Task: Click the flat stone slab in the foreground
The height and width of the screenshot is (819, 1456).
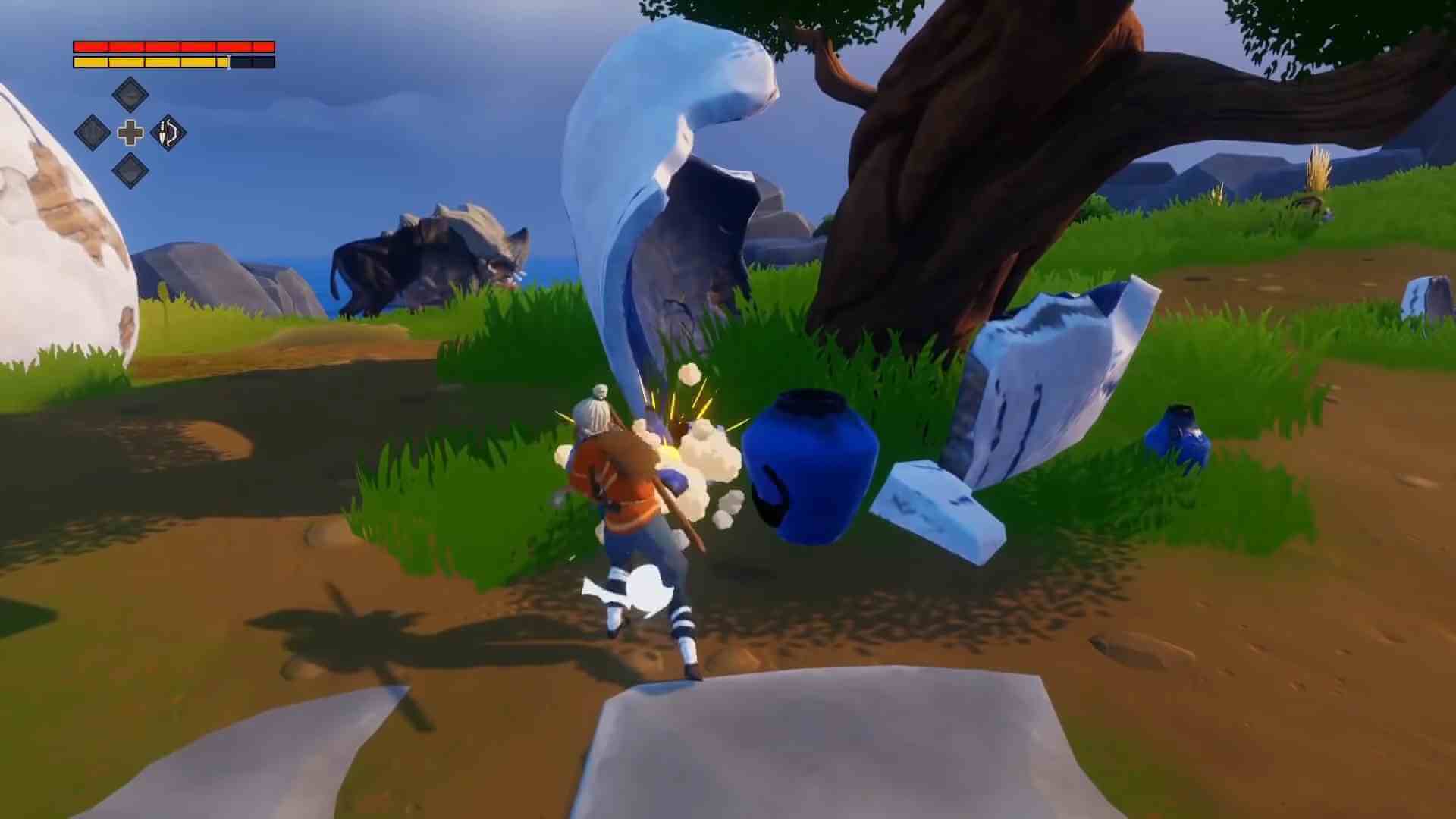Action: click(x=834, y=751)
